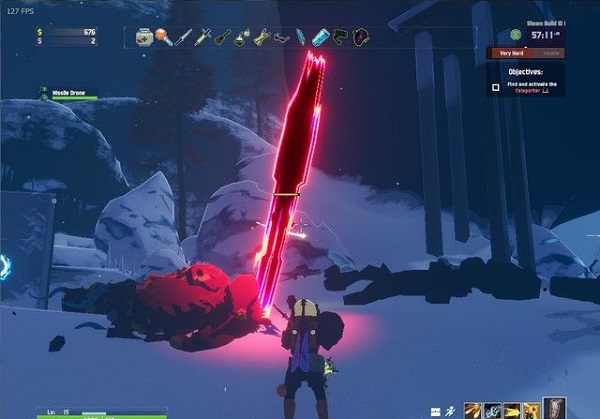
Task: Open the Objectives tracker panel
Action: (528, 72)
